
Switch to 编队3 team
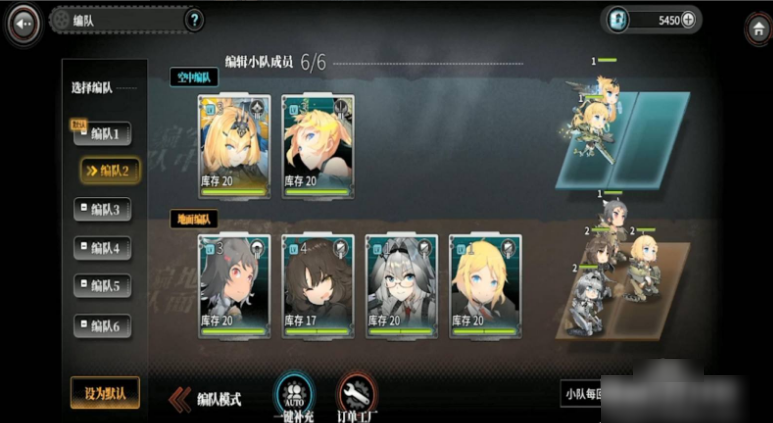pyautogui.click(x=103, y=209)
